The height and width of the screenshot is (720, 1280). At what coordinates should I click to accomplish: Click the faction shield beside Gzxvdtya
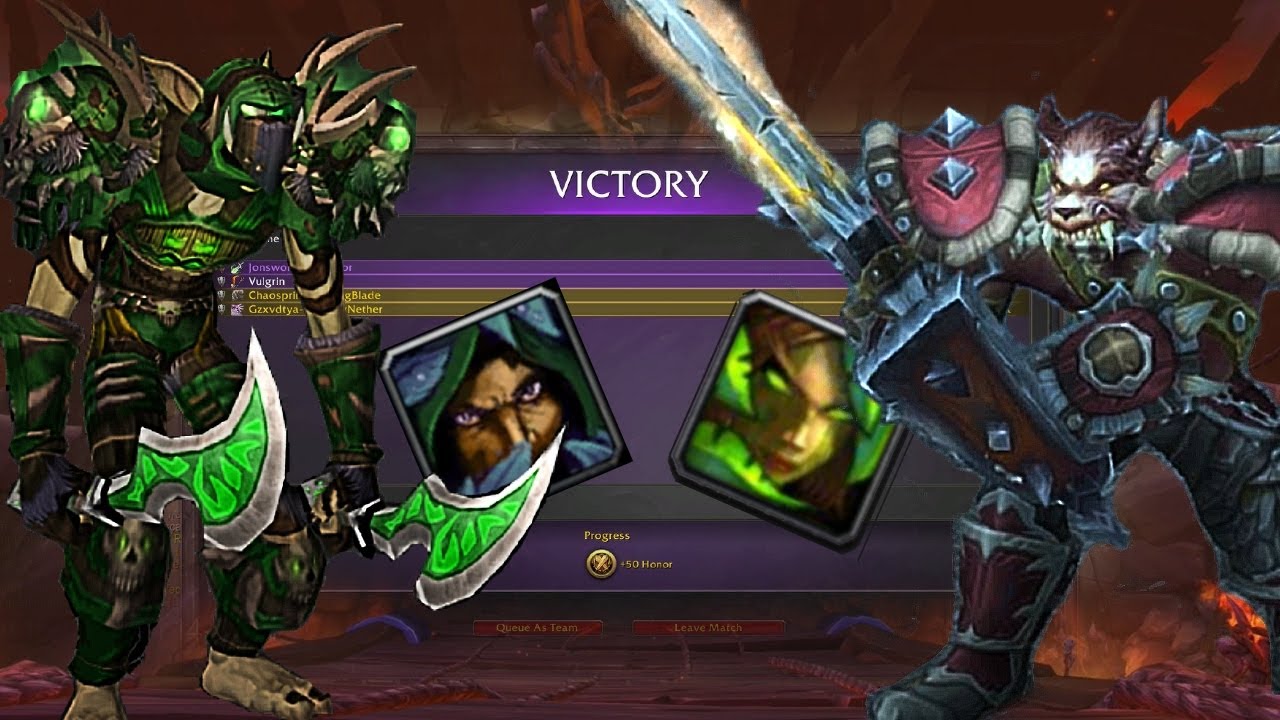pyautogui.click(x=221, y=308)
